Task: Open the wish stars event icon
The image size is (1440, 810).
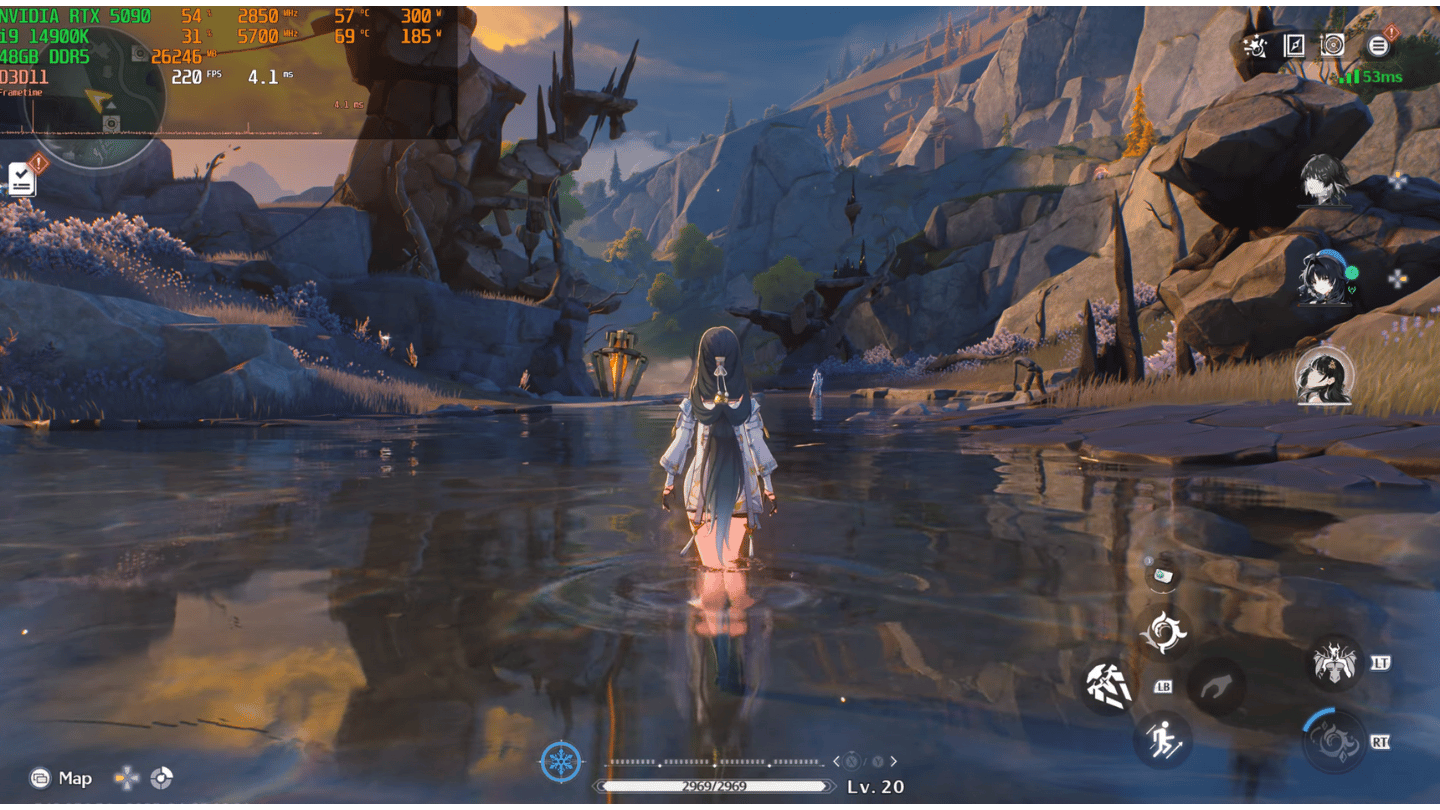Action: point(1254,45)
